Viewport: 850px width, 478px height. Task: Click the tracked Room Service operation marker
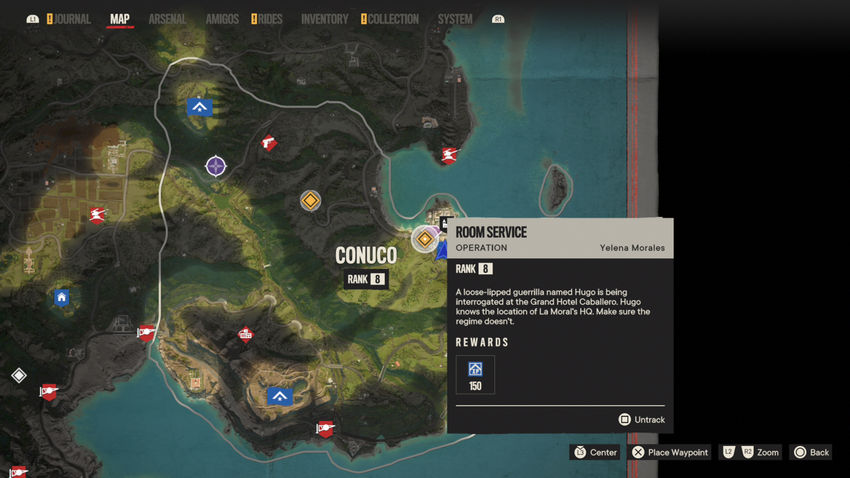[x=426, y=238]
